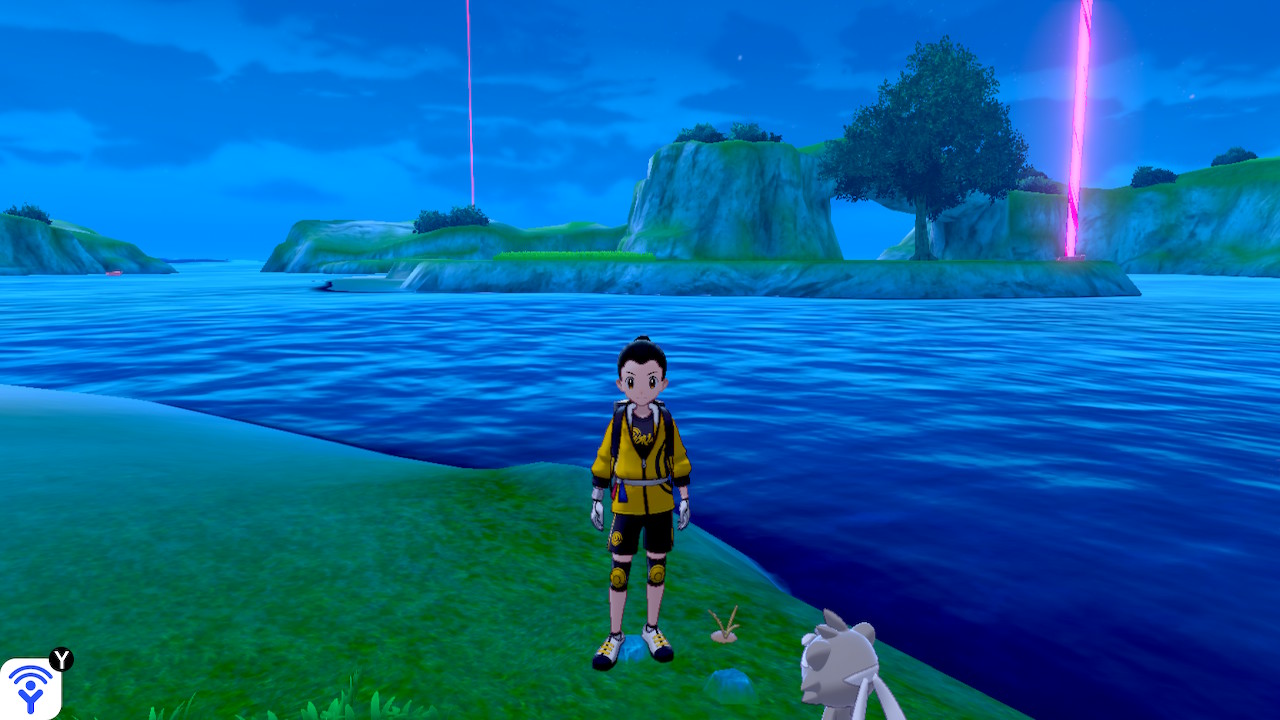
Task: Open the Y-Comm wireless icon
Action: pyautogui.click(x=30, y=688)
